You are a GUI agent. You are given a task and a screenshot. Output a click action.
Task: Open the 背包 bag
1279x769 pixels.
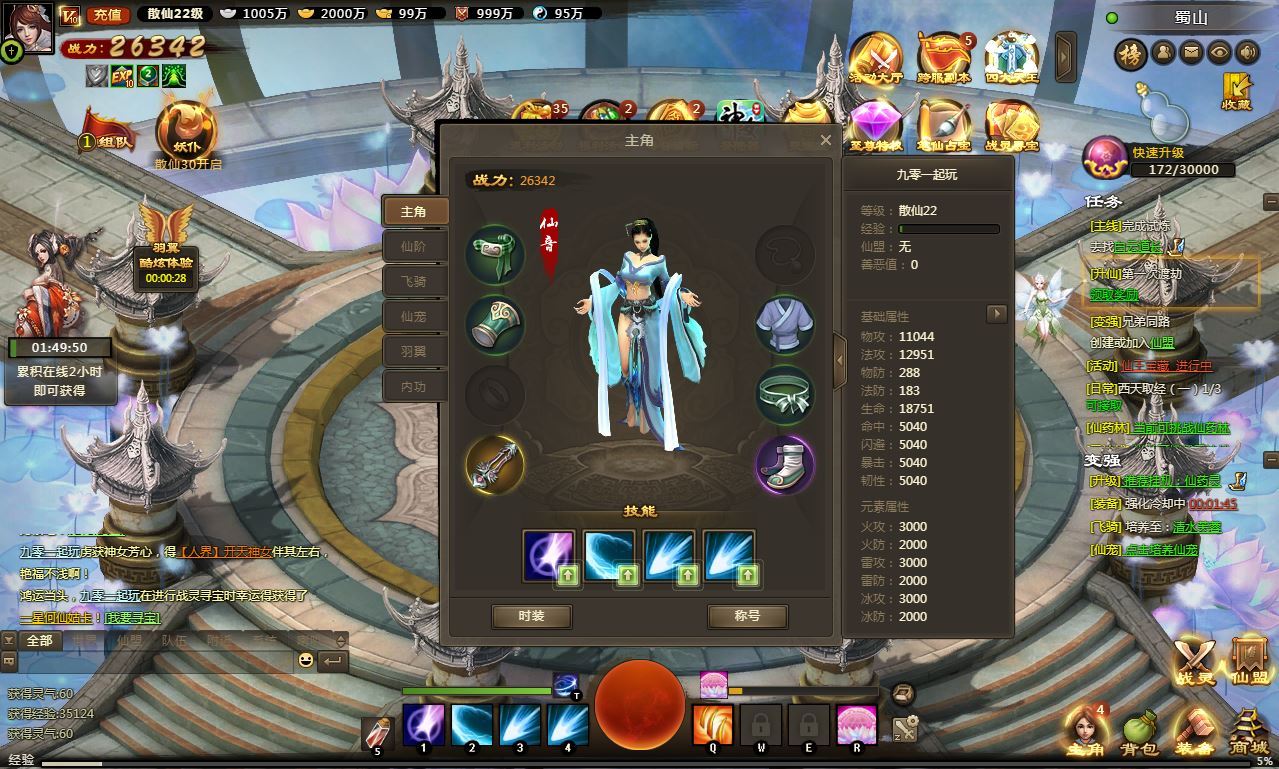1140,733
